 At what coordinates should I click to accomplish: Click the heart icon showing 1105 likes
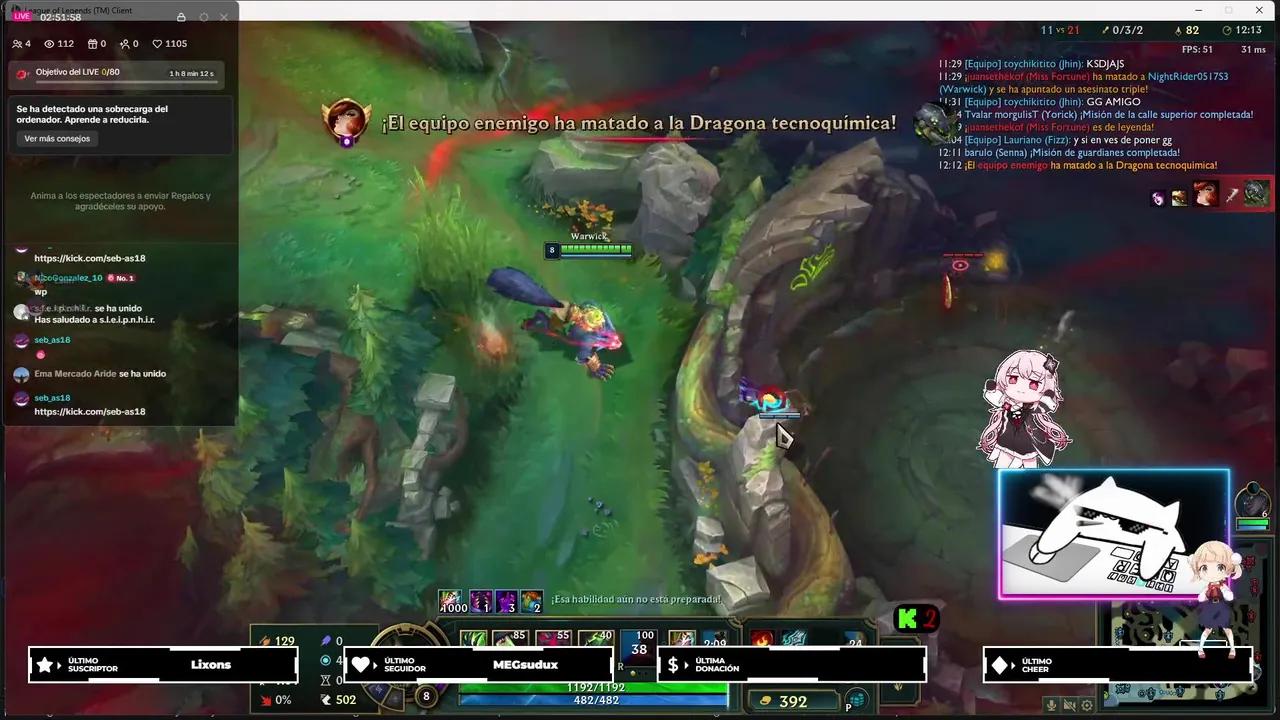pyautogui.click(x=156, y=43)
